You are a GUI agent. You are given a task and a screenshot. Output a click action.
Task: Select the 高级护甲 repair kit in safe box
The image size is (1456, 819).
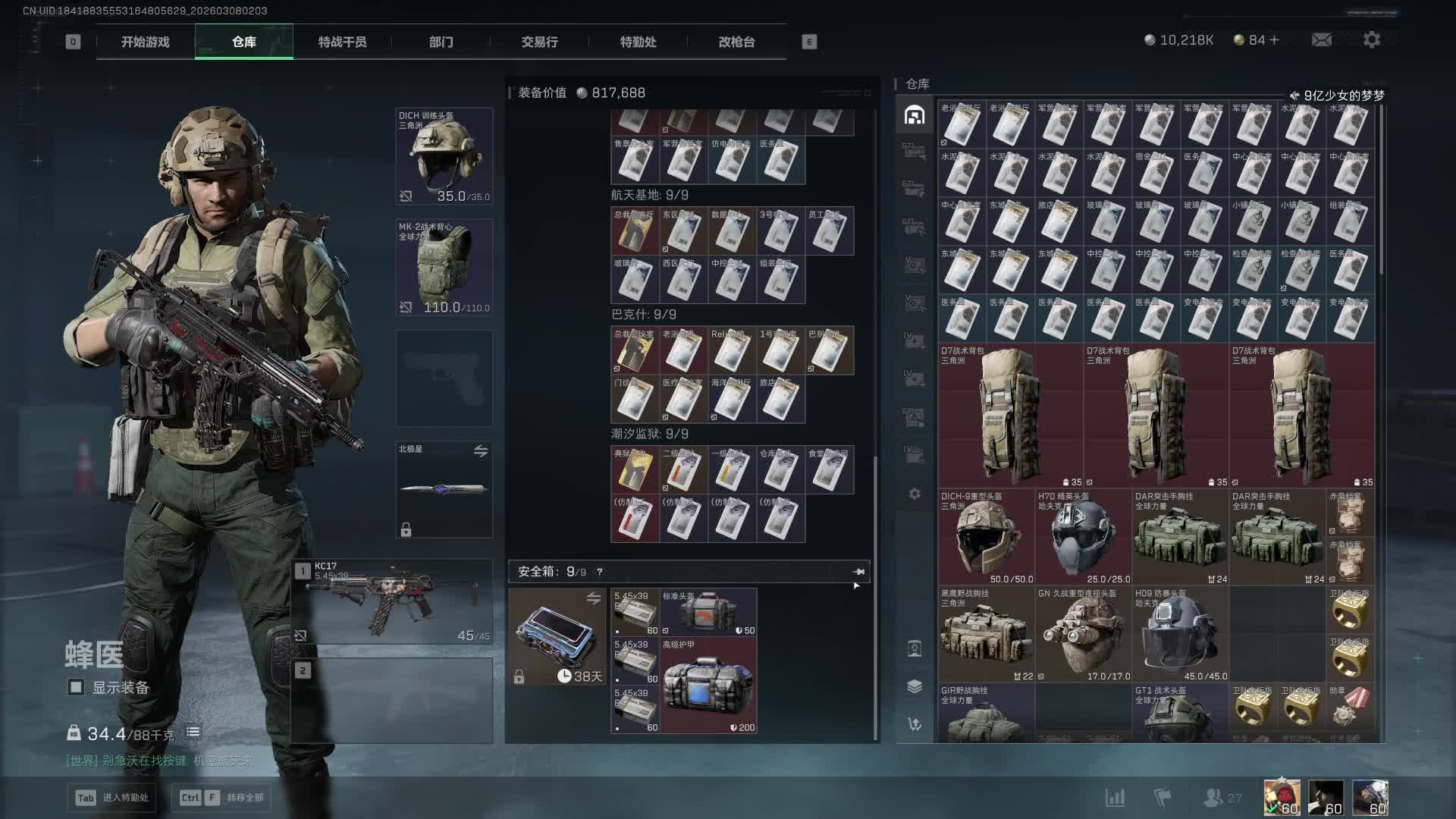coord(708,686)
